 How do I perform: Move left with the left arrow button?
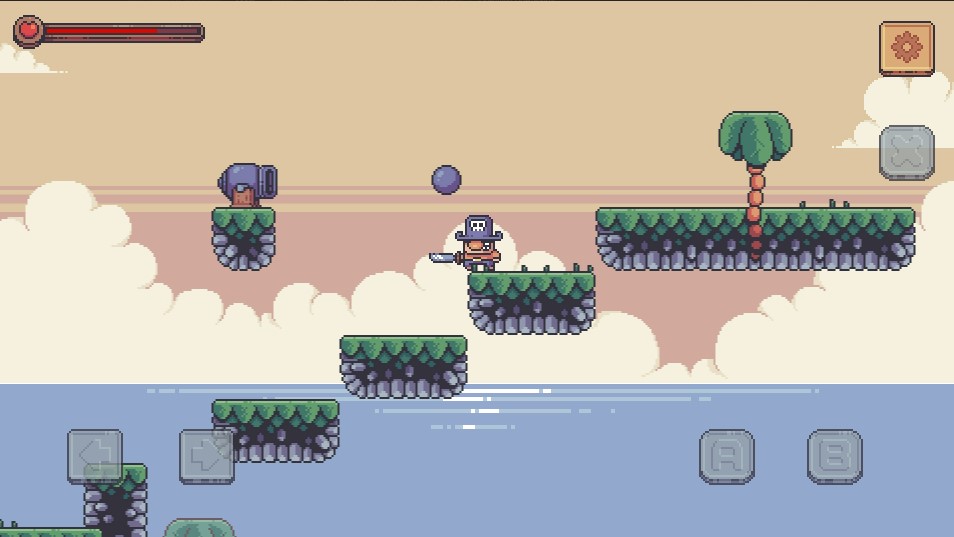95,457
